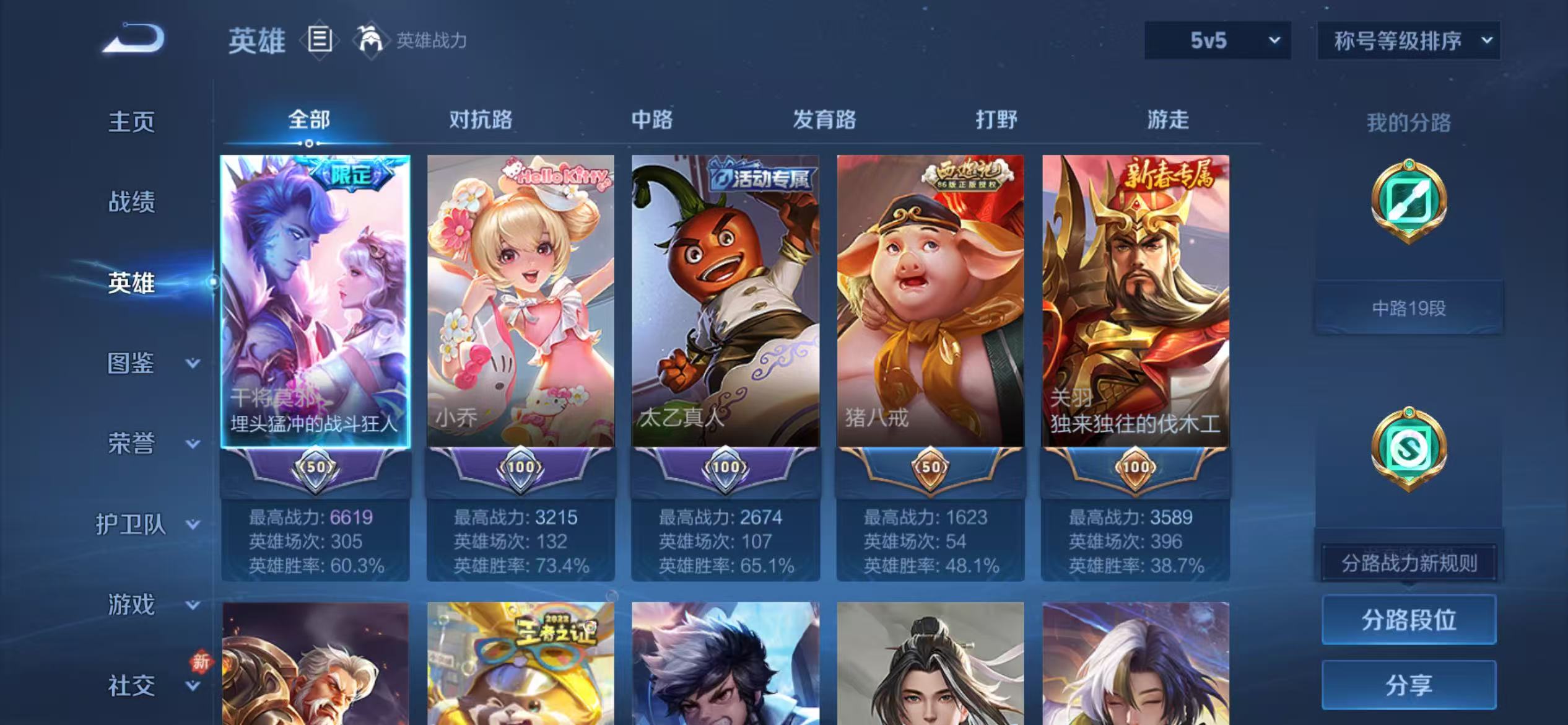Screen dimensions: 1568x725
Task: Open the hero list view icon beside 英雄
Action: click(x=320, y=39)
